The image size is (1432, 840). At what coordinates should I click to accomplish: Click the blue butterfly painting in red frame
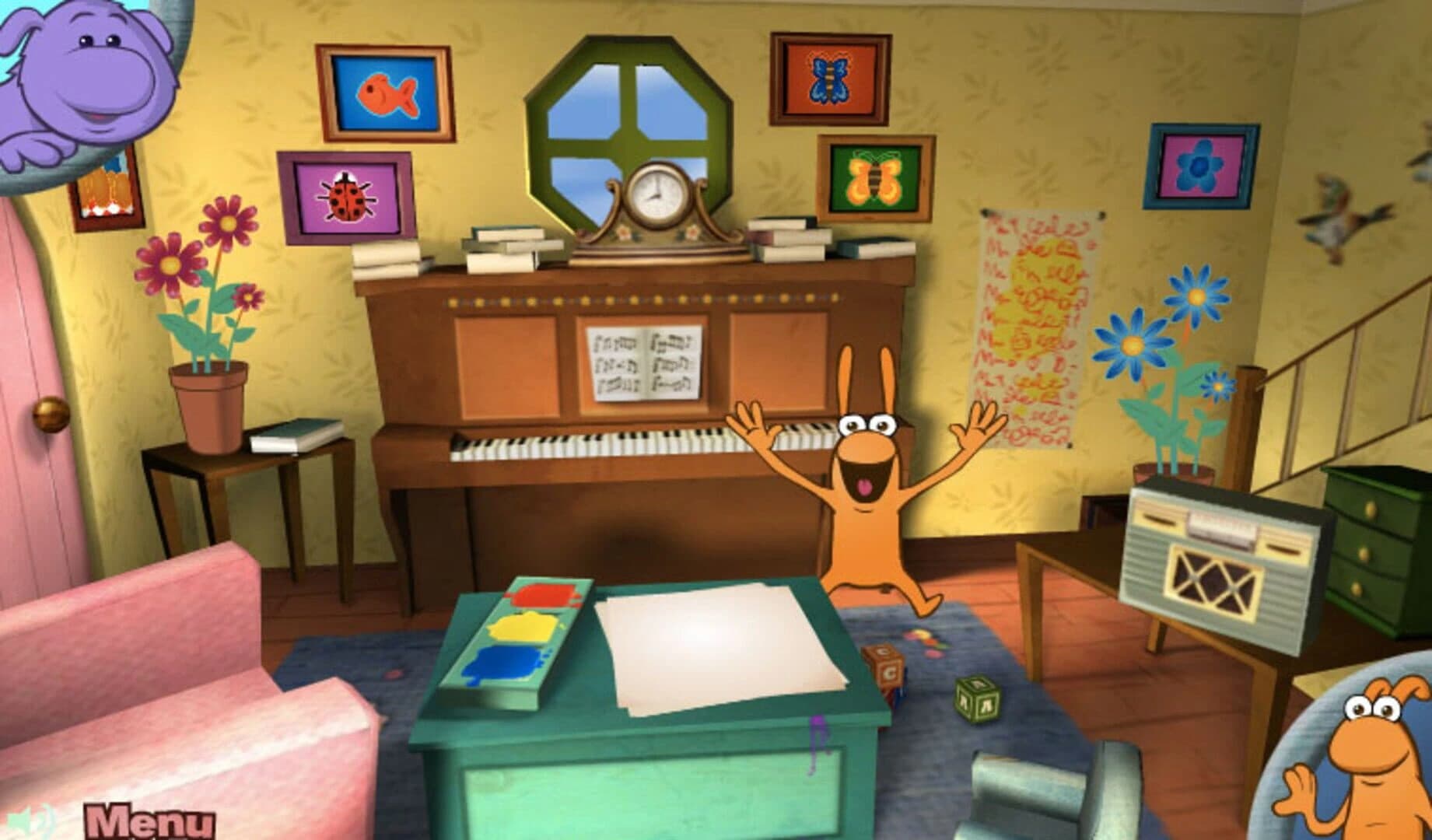tap(828, 78)
